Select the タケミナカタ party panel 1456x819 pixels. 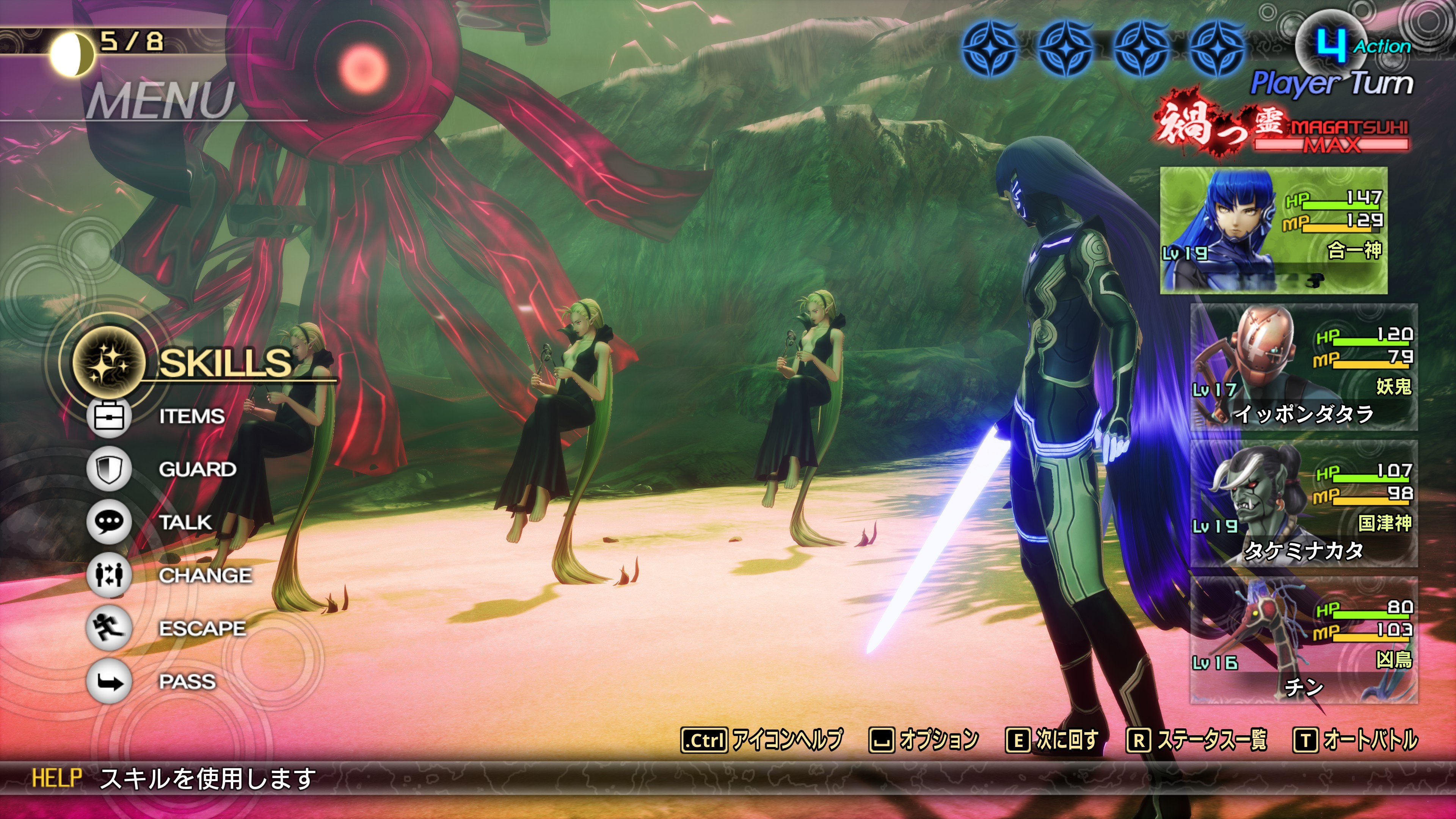[x=1304, y=504]
